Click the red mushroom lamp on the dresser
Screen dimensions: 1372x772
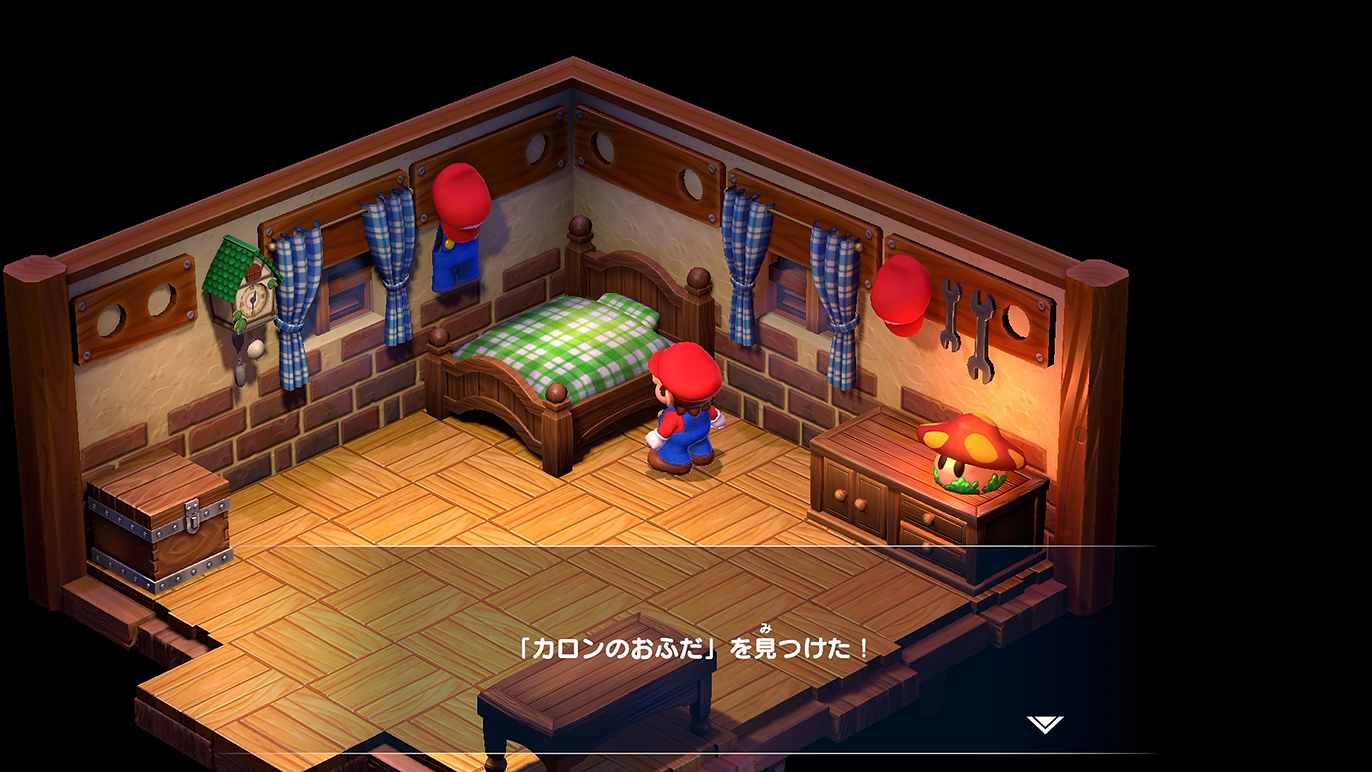[x=970, y=445]
